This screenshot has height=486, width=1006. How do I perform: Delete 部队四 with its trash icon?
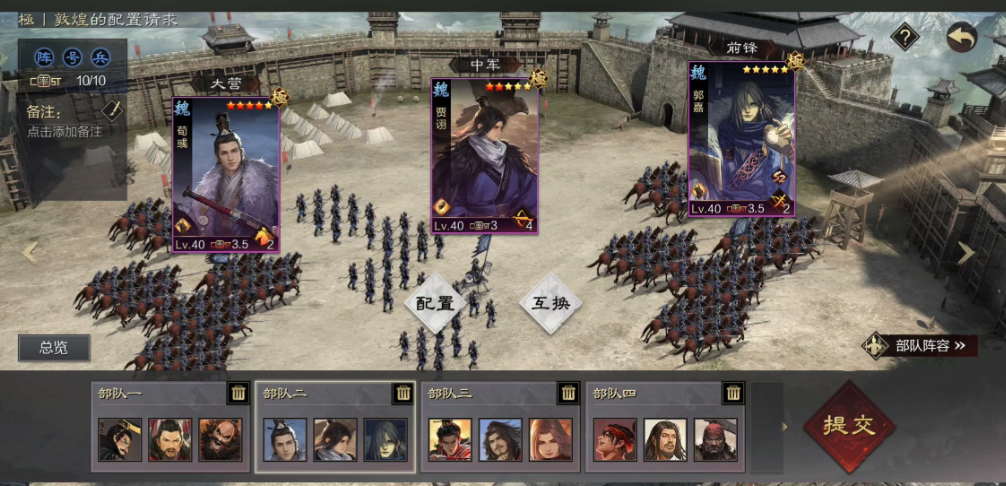(x=732, y=393)
